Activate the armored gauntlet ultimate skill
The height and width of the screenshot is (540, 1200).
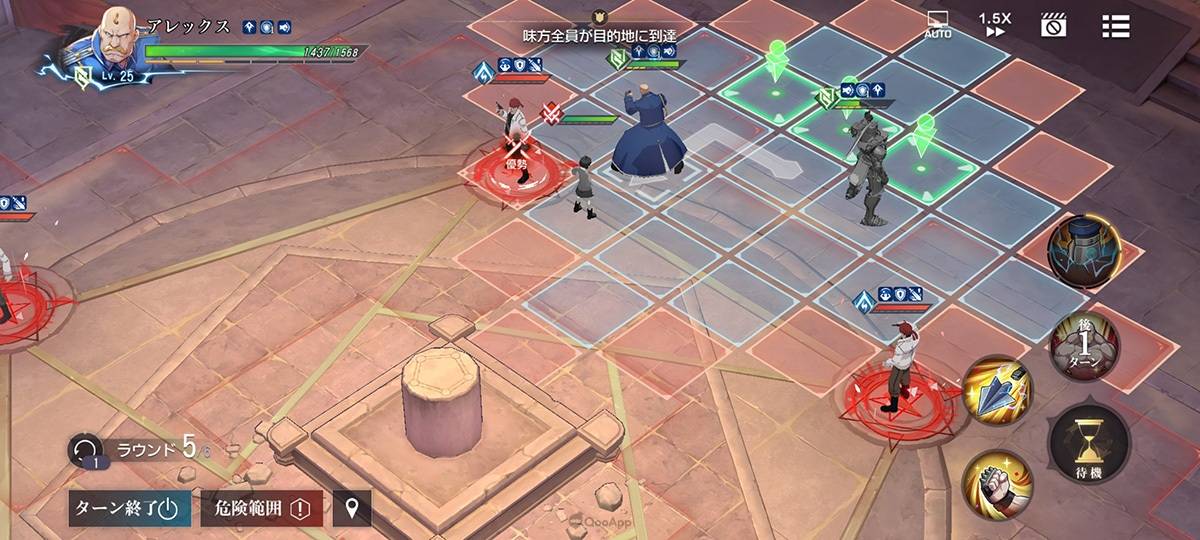[1084, 251]
